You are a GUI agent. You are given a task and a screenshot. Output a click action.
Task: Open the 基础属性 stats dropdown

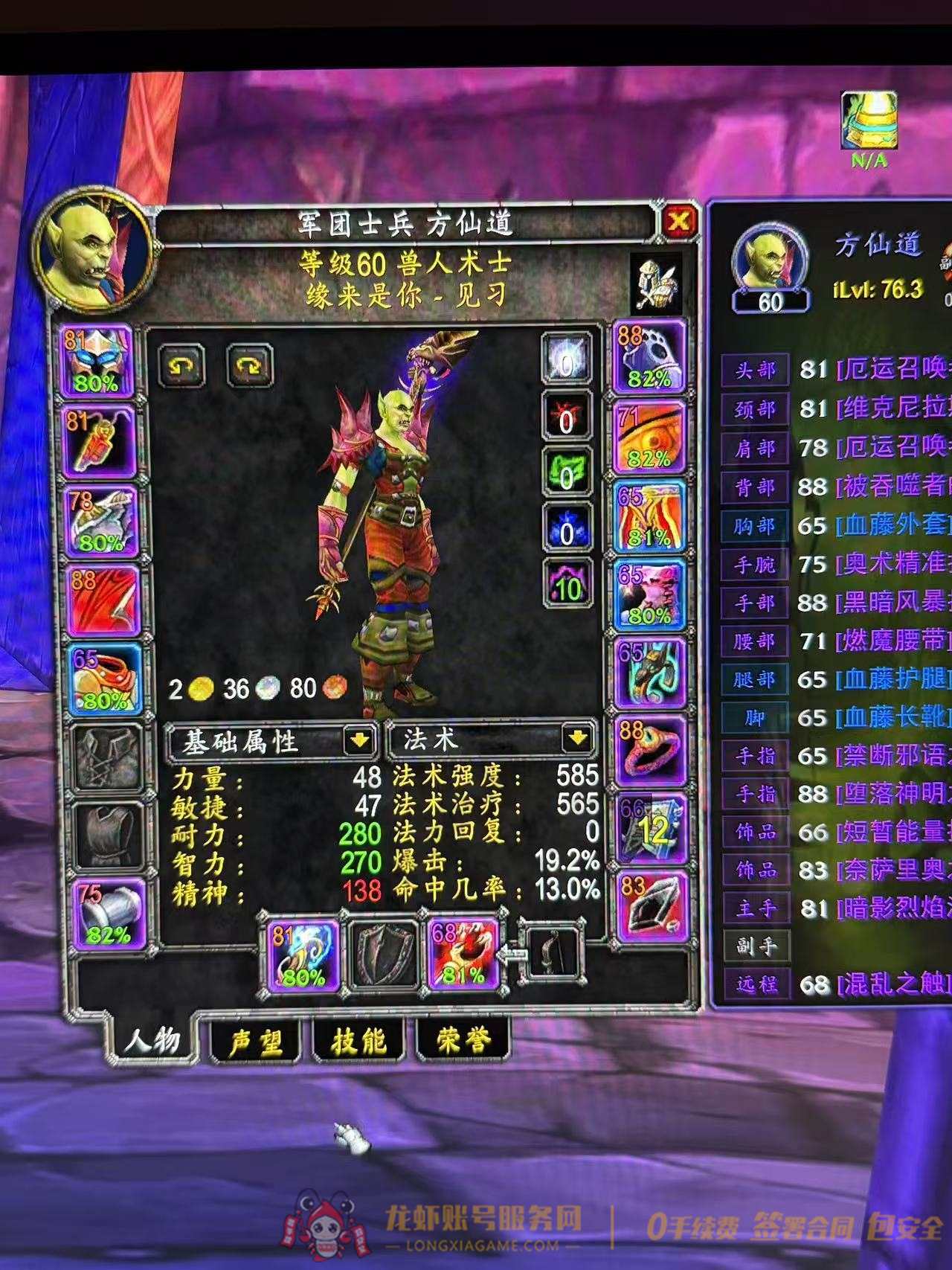pos(358,740)
